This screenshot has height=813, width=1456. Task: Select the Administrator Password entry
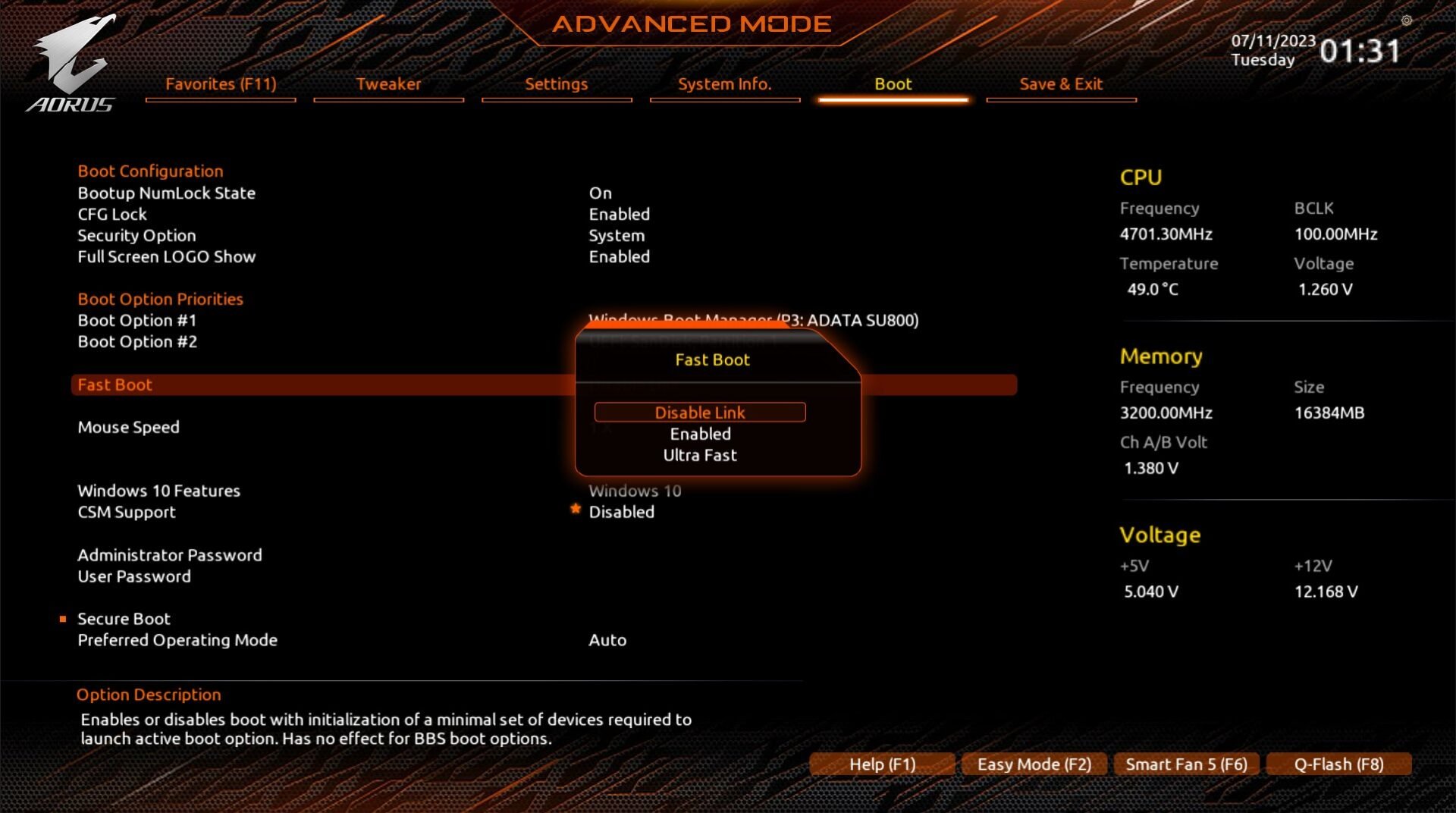tap(169, 555)
